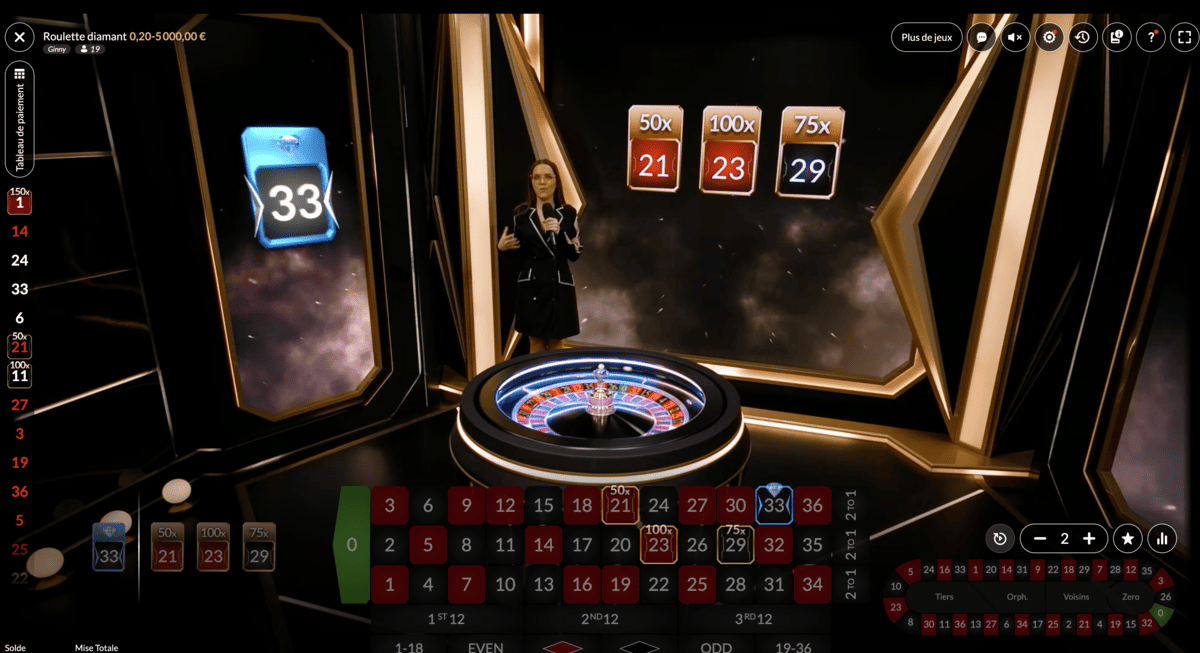Screen dimensions: 1200x653
Task: Select the Tiers racetrack bet
Action: click(x=943, y=597)
